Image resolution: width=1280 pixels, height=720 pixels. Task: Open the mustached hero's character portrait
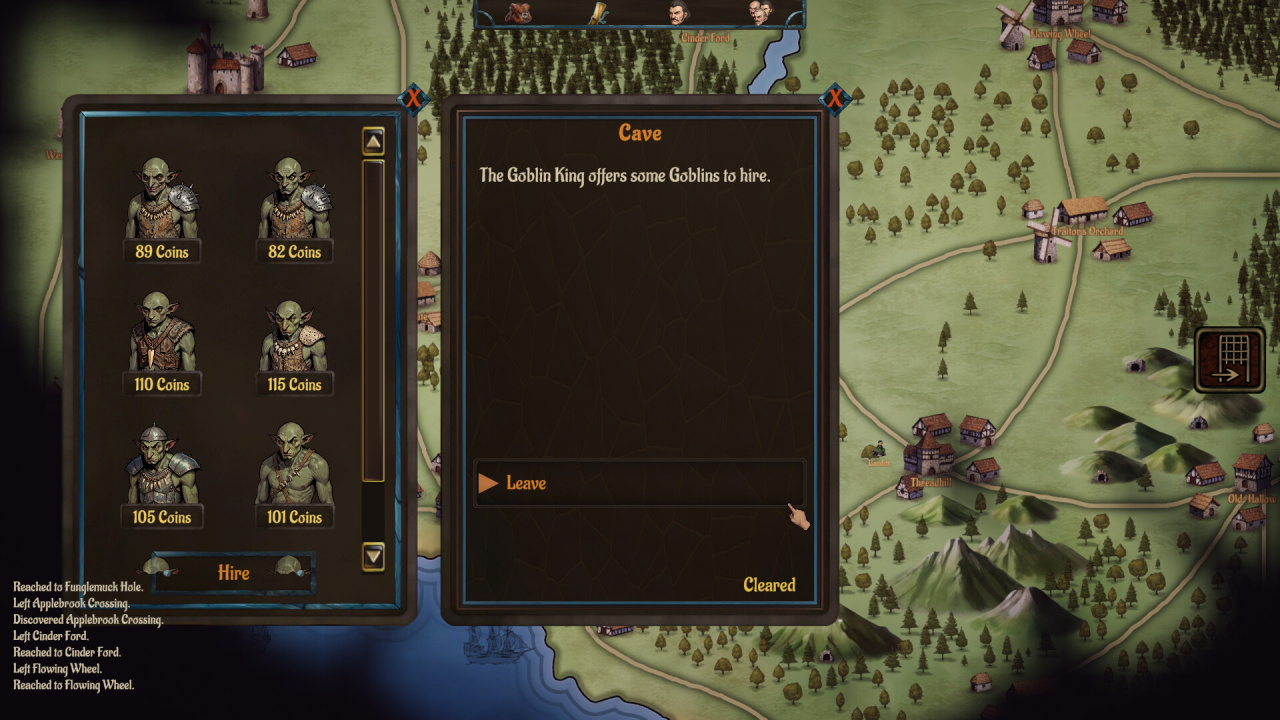click(680, 12)
